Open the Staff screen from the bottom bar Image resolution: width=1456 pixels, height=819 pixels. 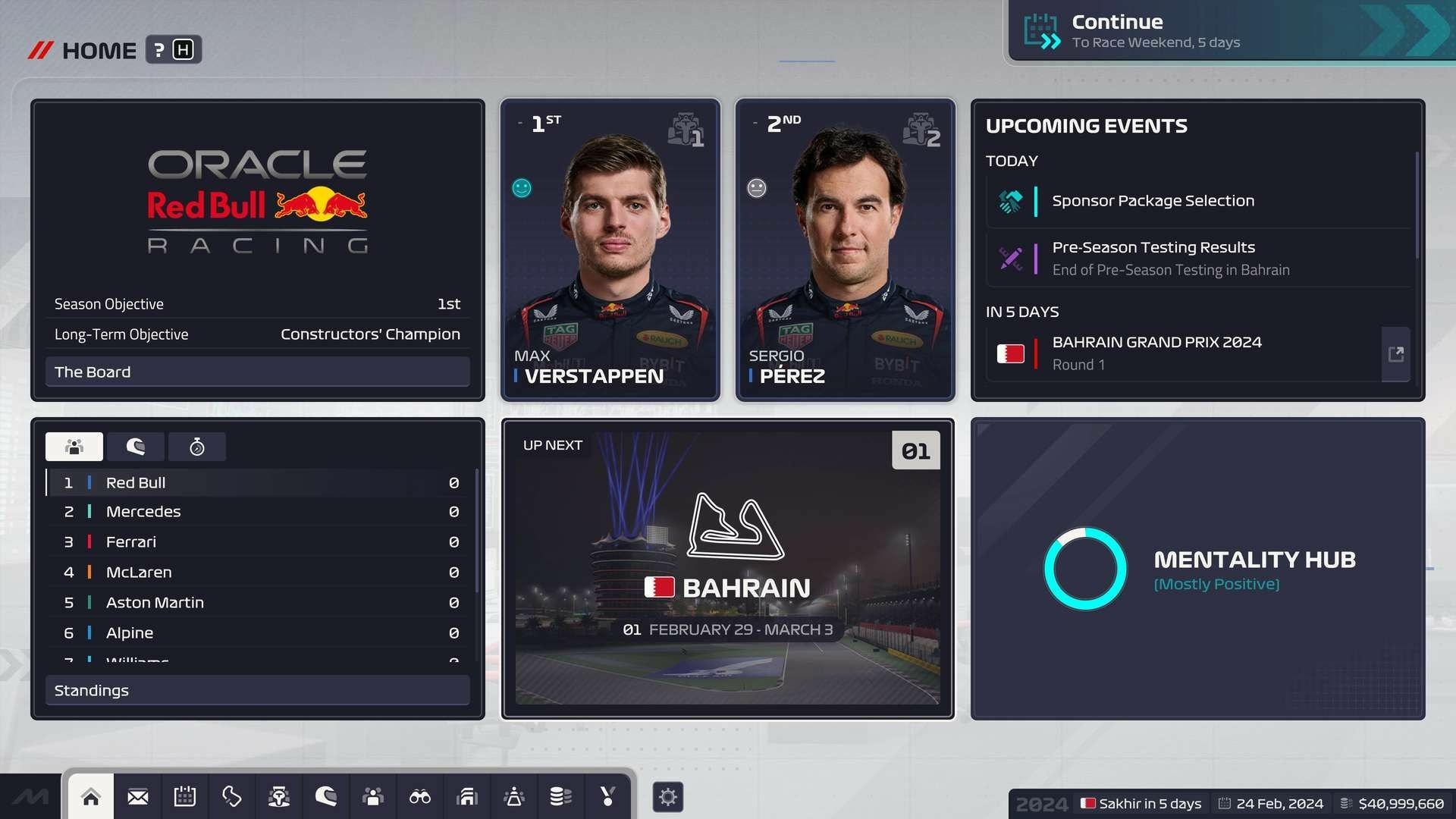click(x=372, y=796)
